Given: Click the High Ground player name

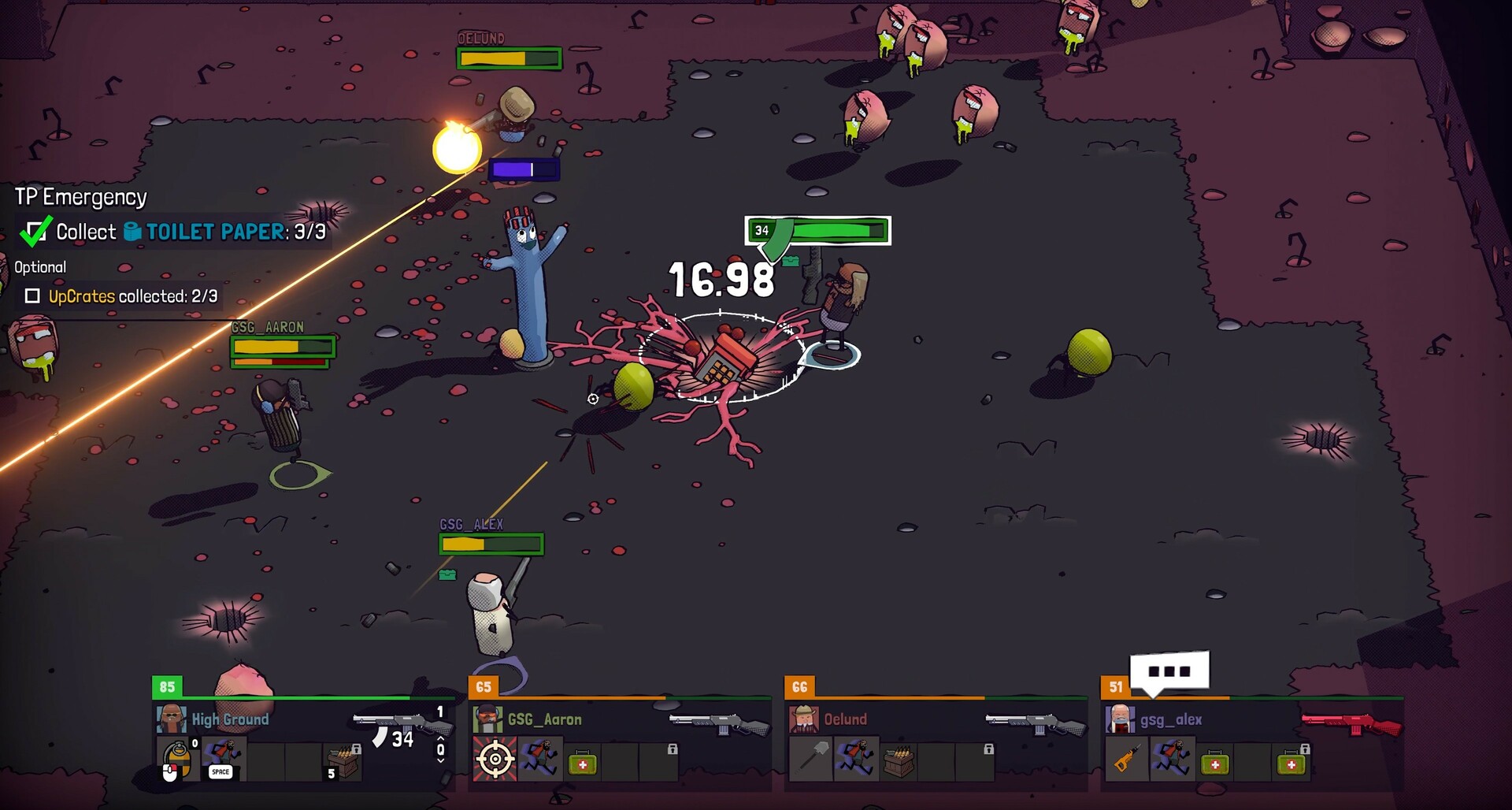Looking at the screenshot, I should tap(230, 719).
